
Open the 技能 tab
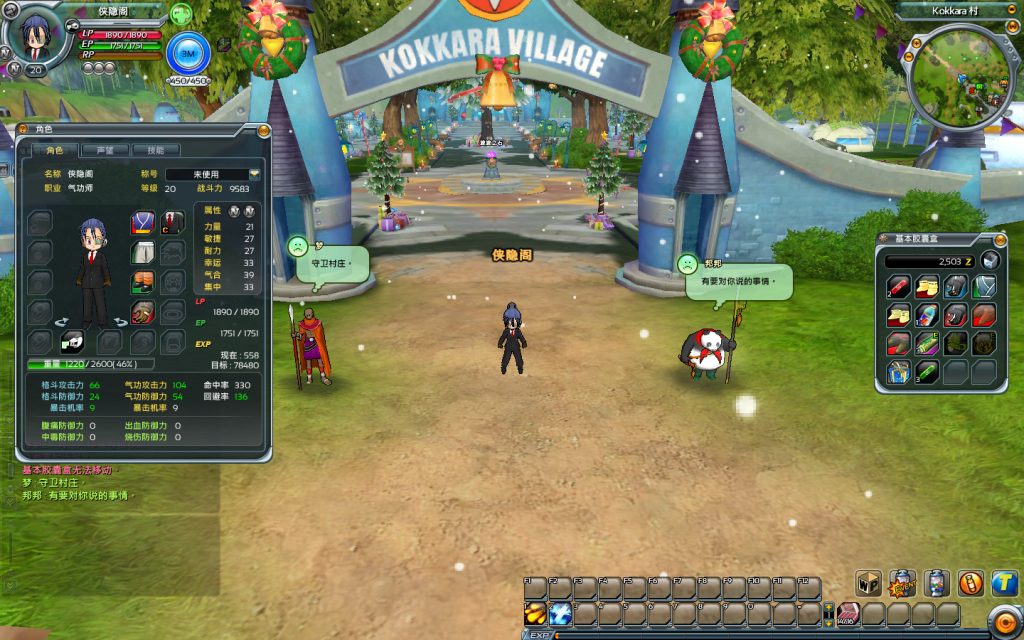click(155, 150)
